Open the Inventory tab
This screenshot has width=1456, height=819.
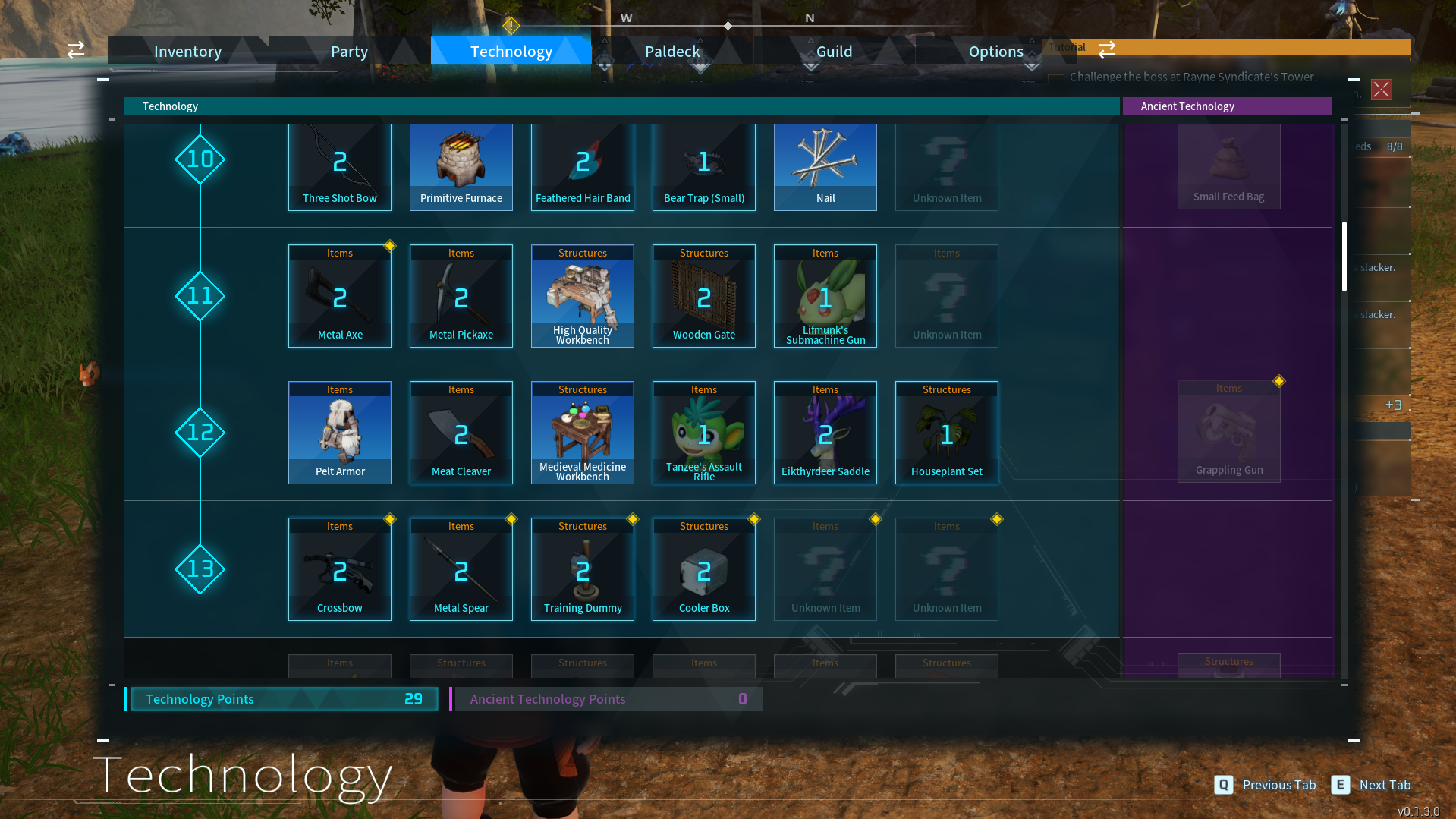coord(187,51)
